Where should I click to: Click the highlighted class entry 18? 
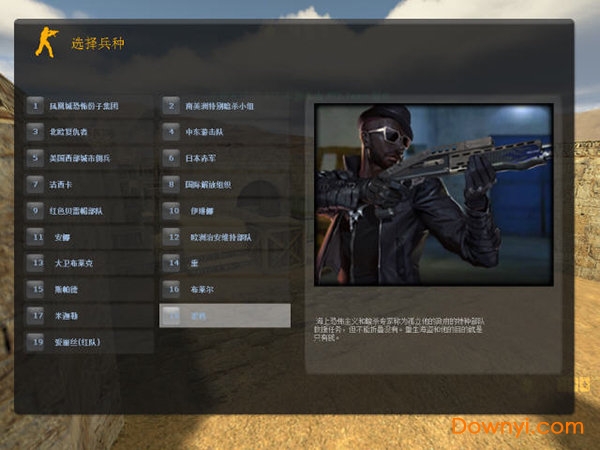pyautogui.click(x=224, y=316)
